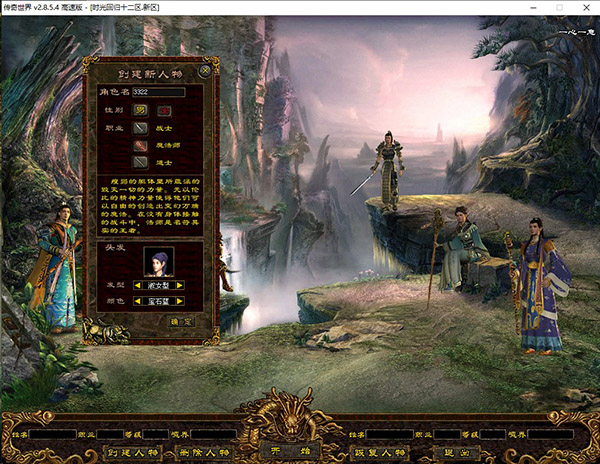600x464 pixels.
Task: Close the create-character panel
Action: (x=205, y=70)
